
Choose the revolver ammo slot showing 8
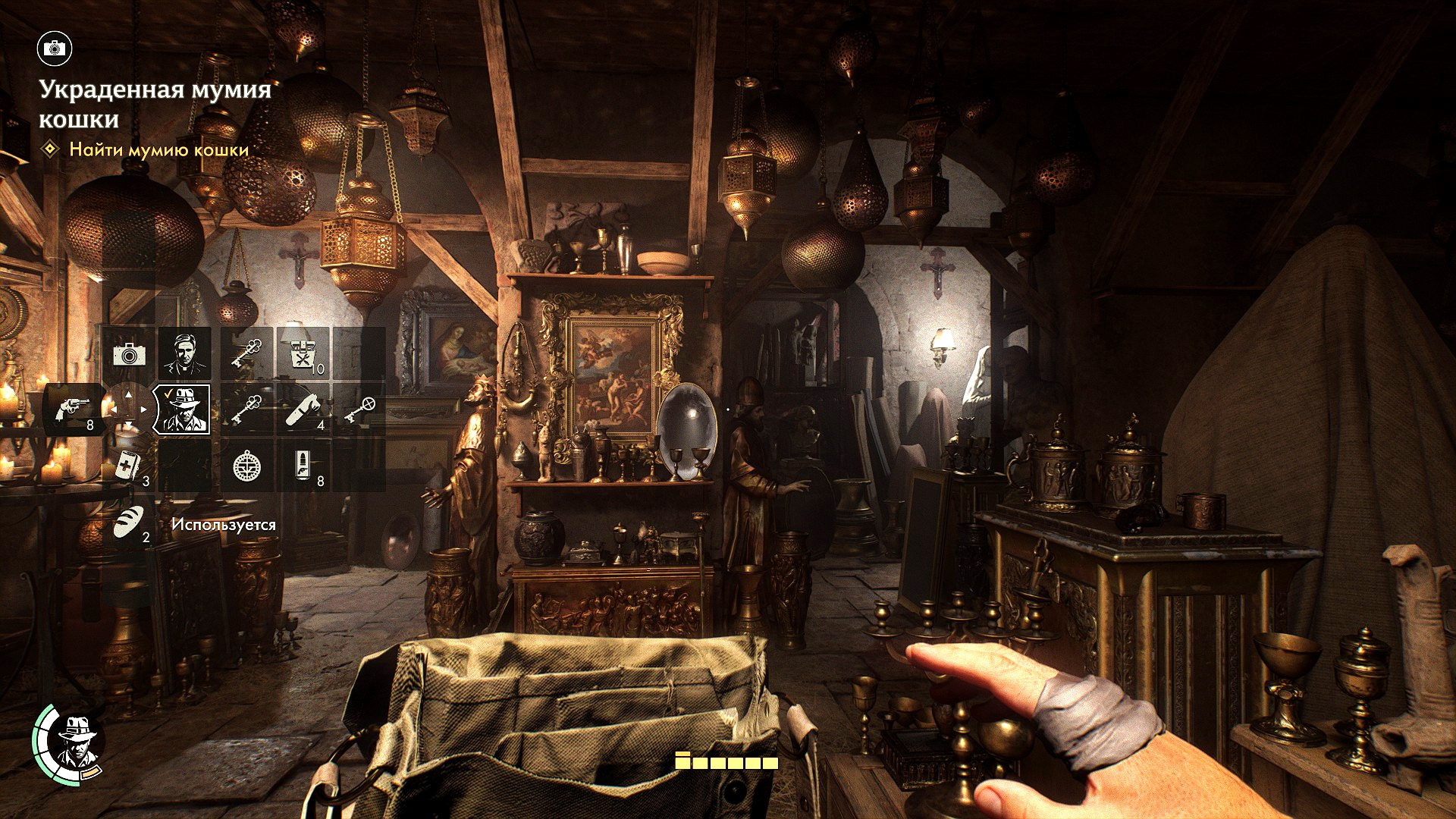(303, 466)
